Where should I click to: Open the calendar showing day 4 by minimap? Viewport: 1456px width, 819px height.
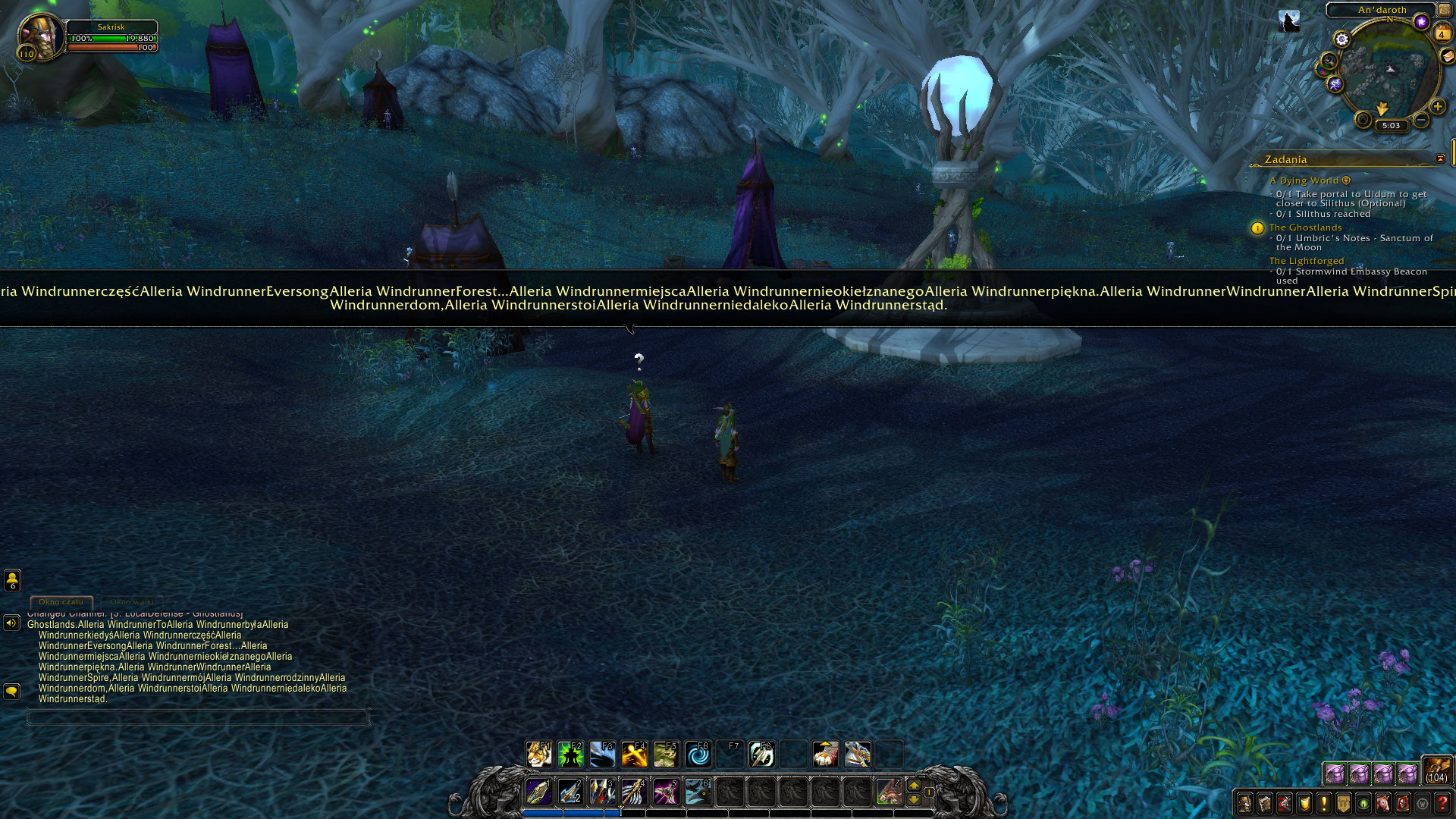1442,33
